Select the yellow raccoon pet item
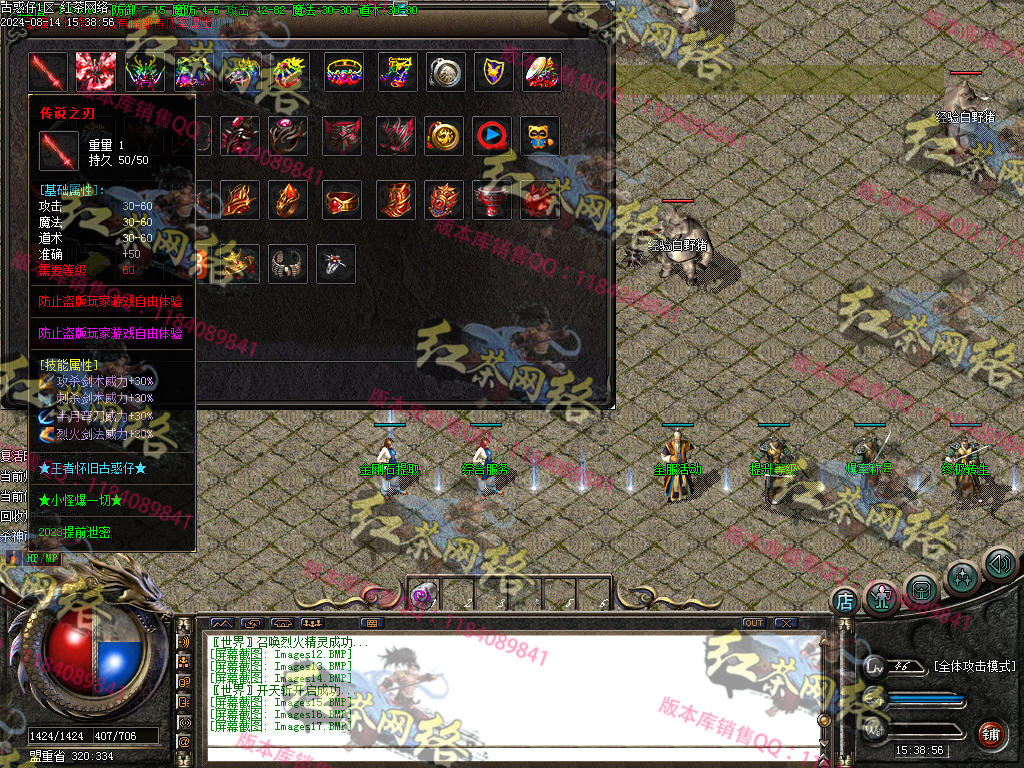1024x768 pixels. click(541, 136)
